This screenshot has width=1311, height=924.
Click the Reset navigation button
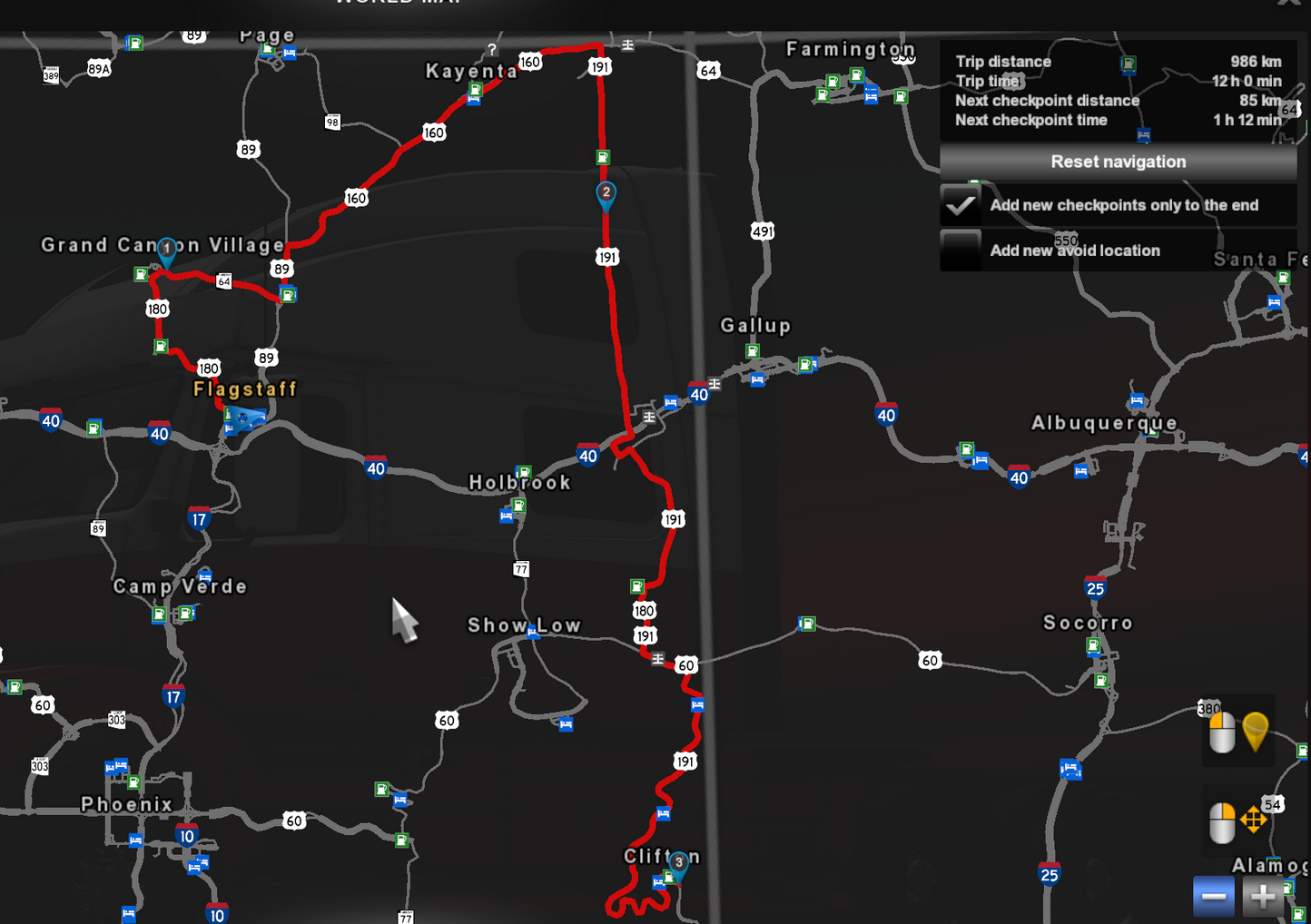click(1118, 162)
